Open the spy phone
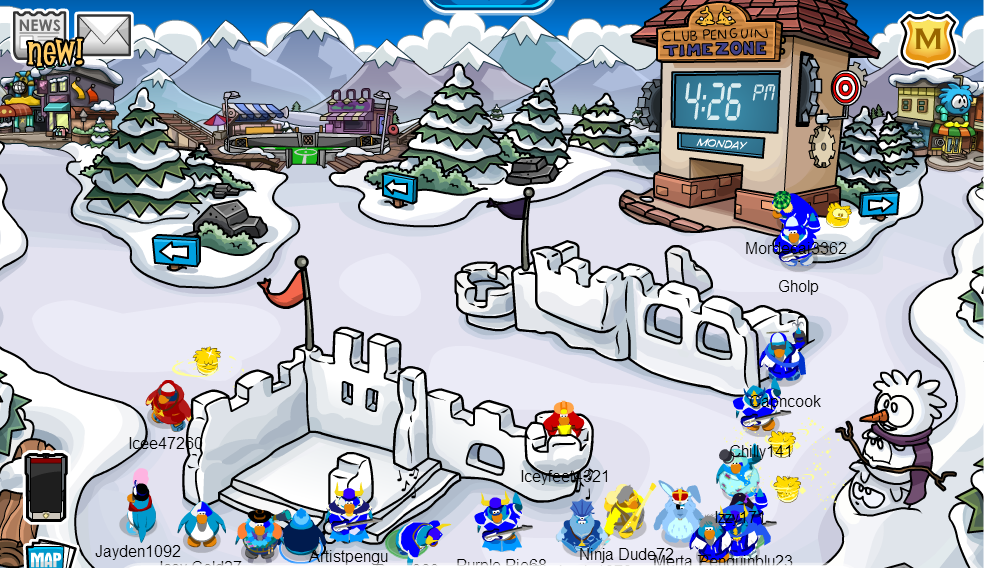This screenshot has height=568, width=987. 46,486
